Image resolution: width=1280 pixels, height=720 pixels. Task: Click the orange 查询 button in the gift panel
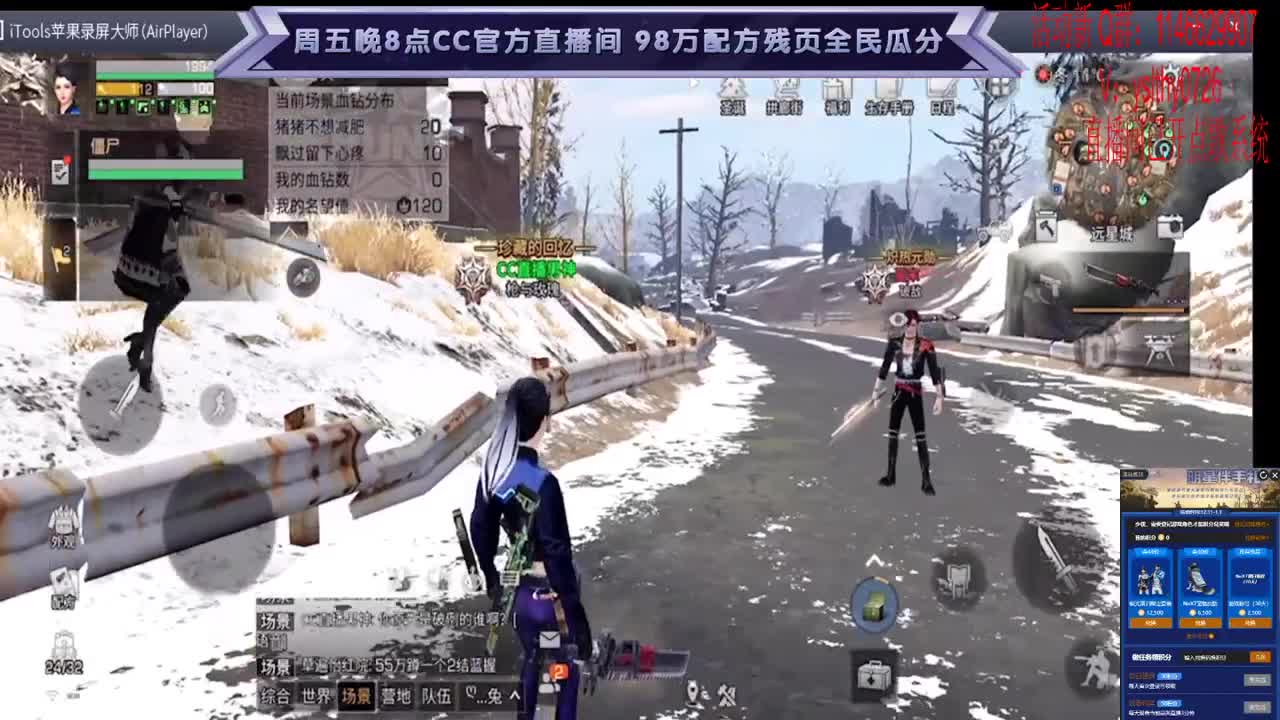click(1260, 656)
